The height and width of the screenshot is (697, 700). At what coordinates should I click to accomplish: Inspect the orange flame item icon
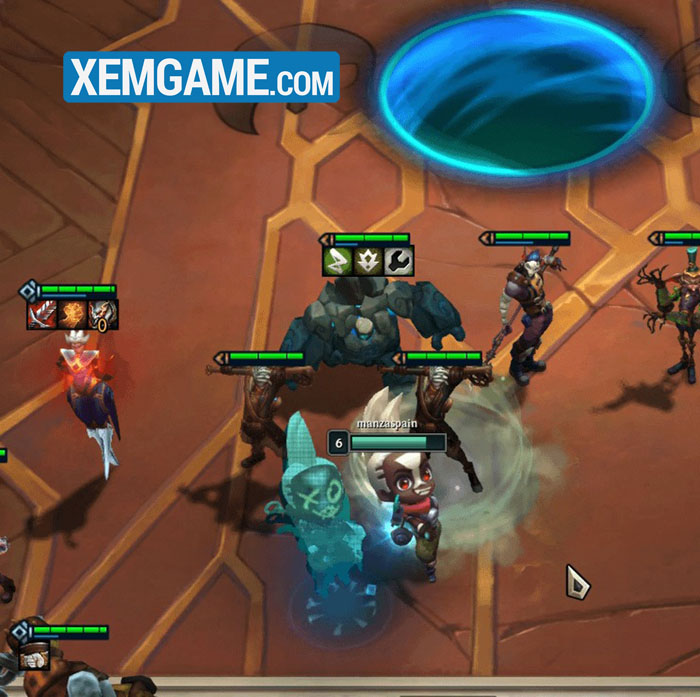coord(73,315)
